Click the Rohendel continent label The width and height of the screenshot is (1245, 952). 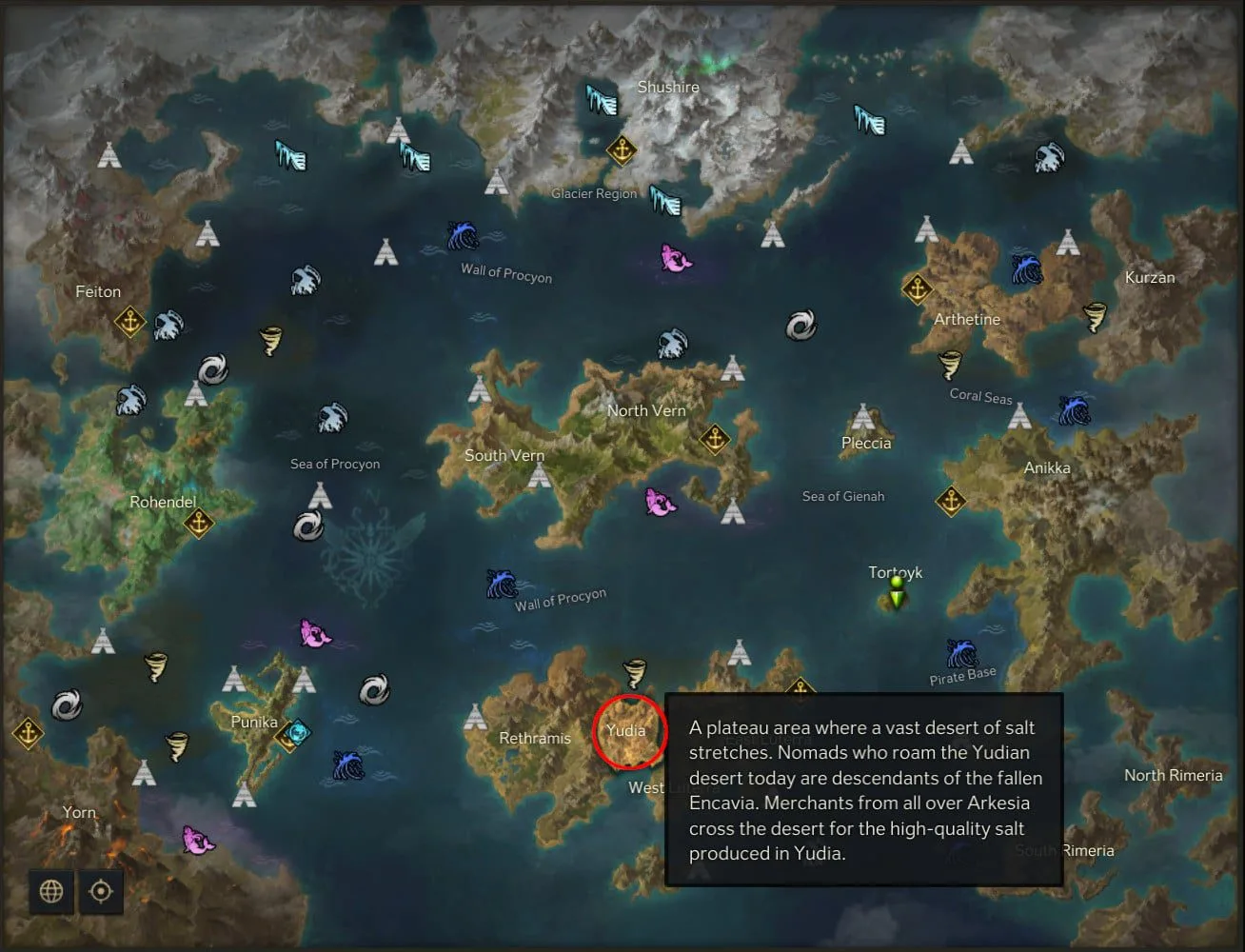click(x=163, y=502)
